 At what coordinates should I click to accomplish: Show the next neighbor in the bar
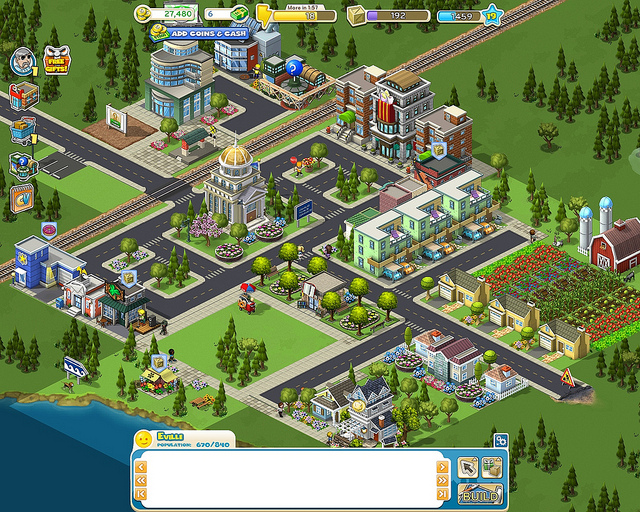[x=442, y=466]
